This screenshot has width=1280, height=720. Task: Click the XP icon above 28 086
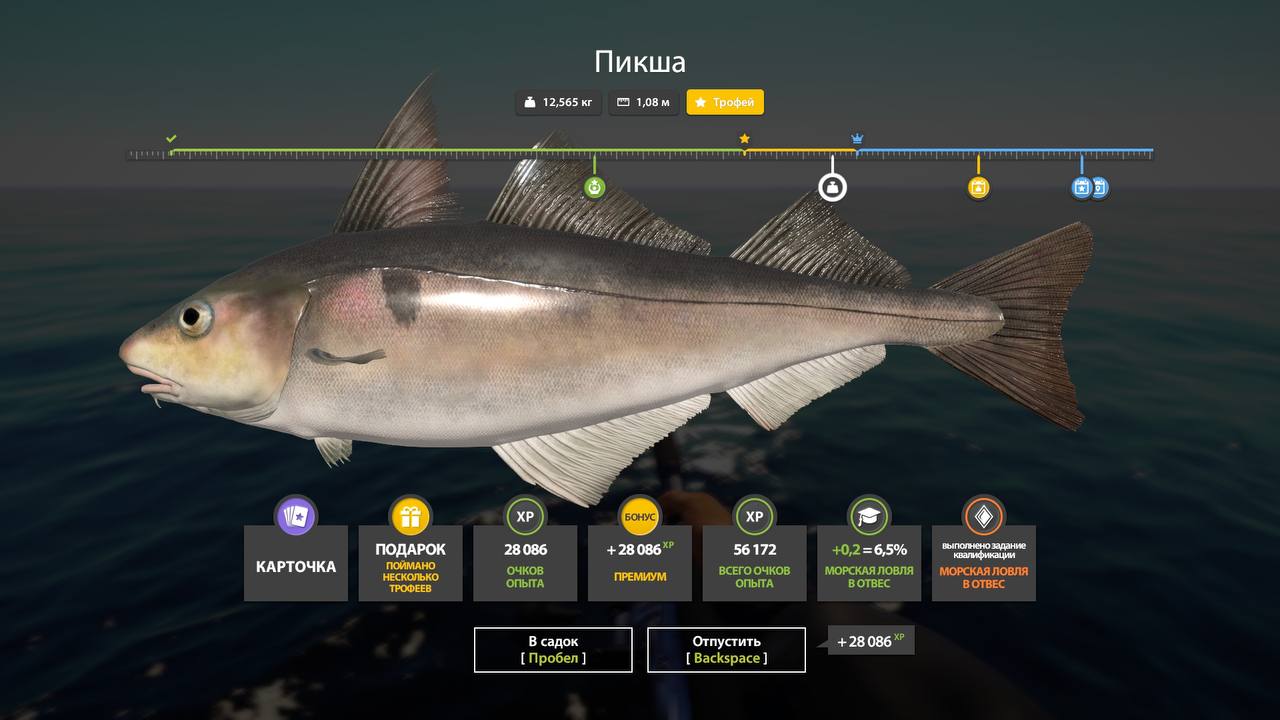point(525,517)
